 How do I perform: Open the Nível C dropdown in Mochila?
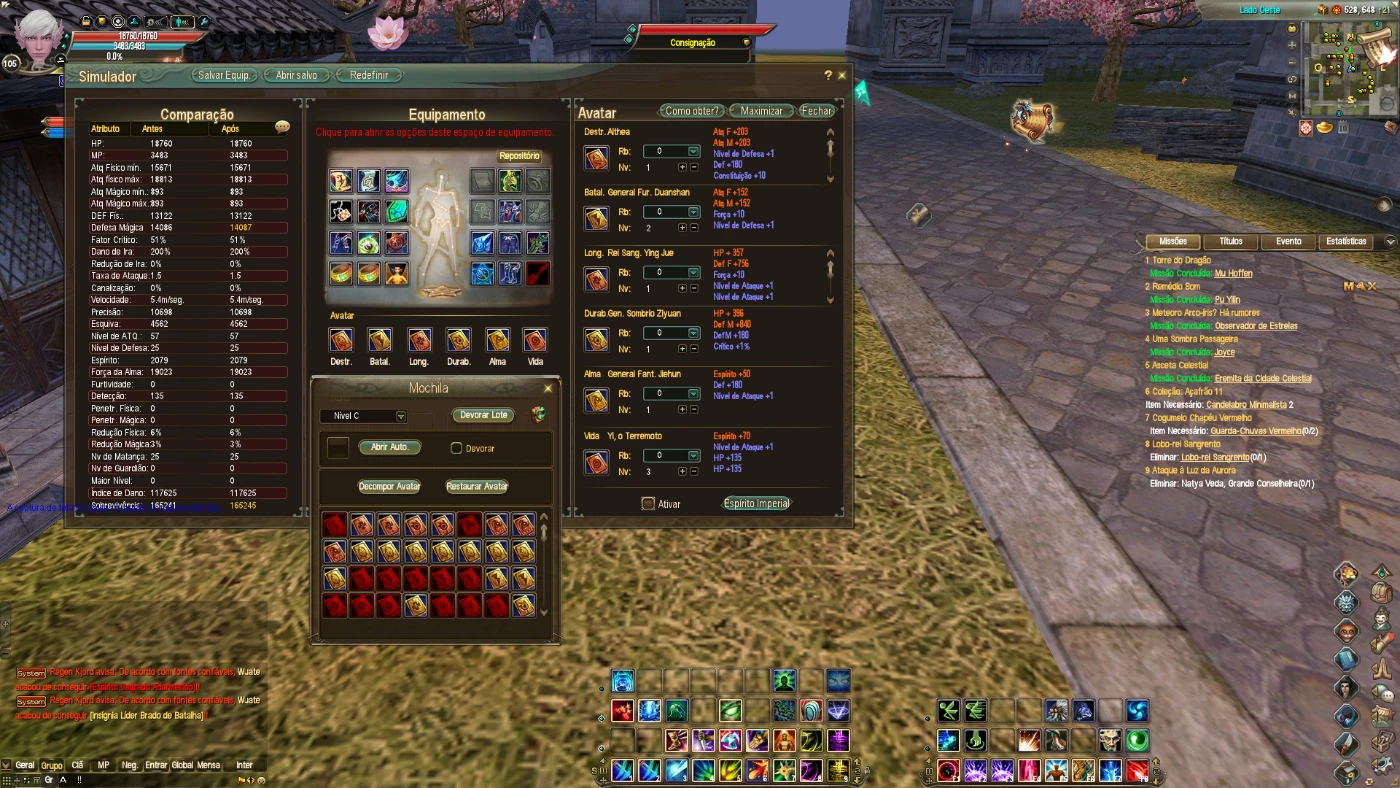pyautogui.click(x=401, y=416)
